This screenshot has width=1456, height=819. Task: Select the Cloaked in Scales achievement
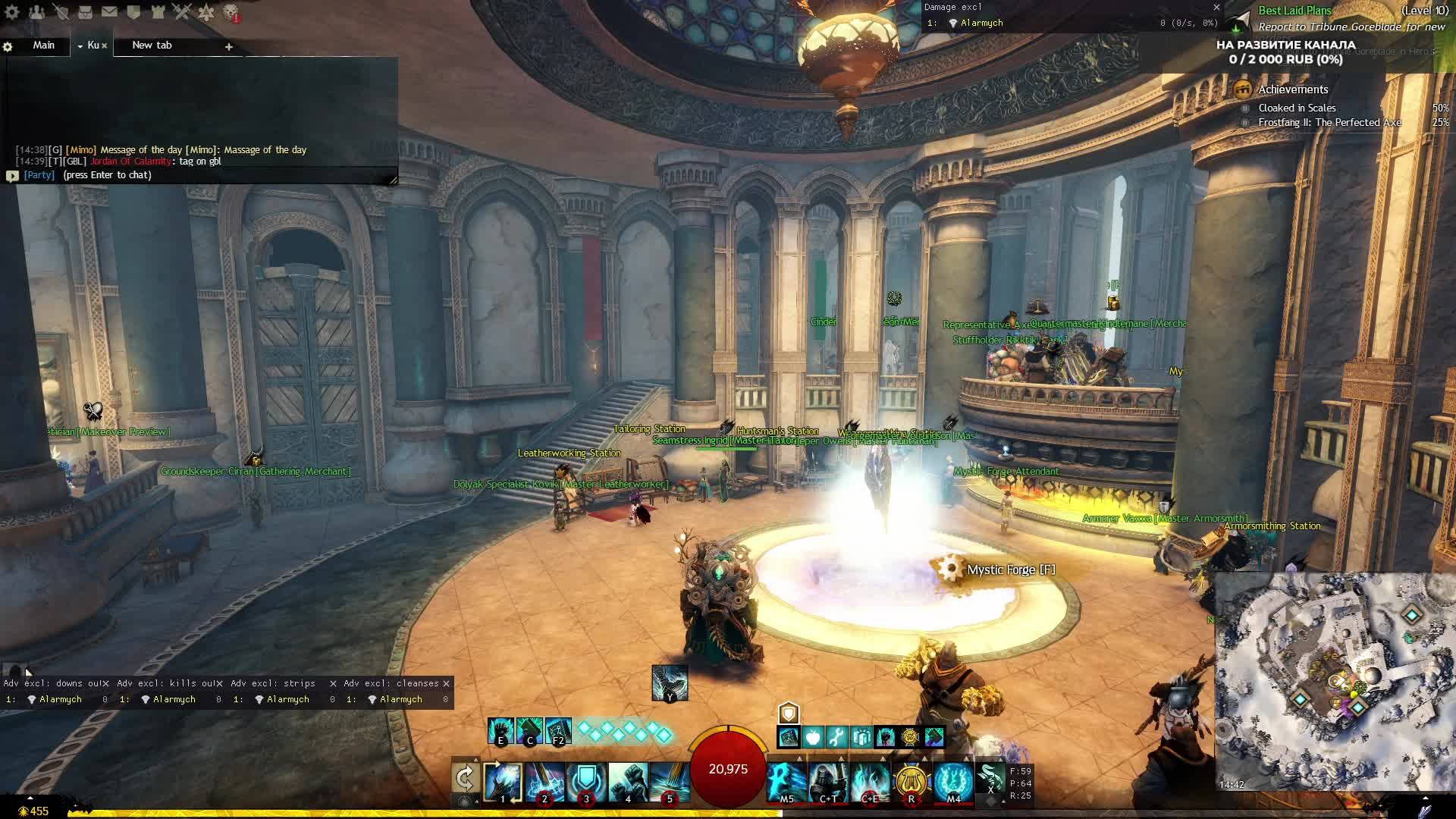coord(1297,108)
